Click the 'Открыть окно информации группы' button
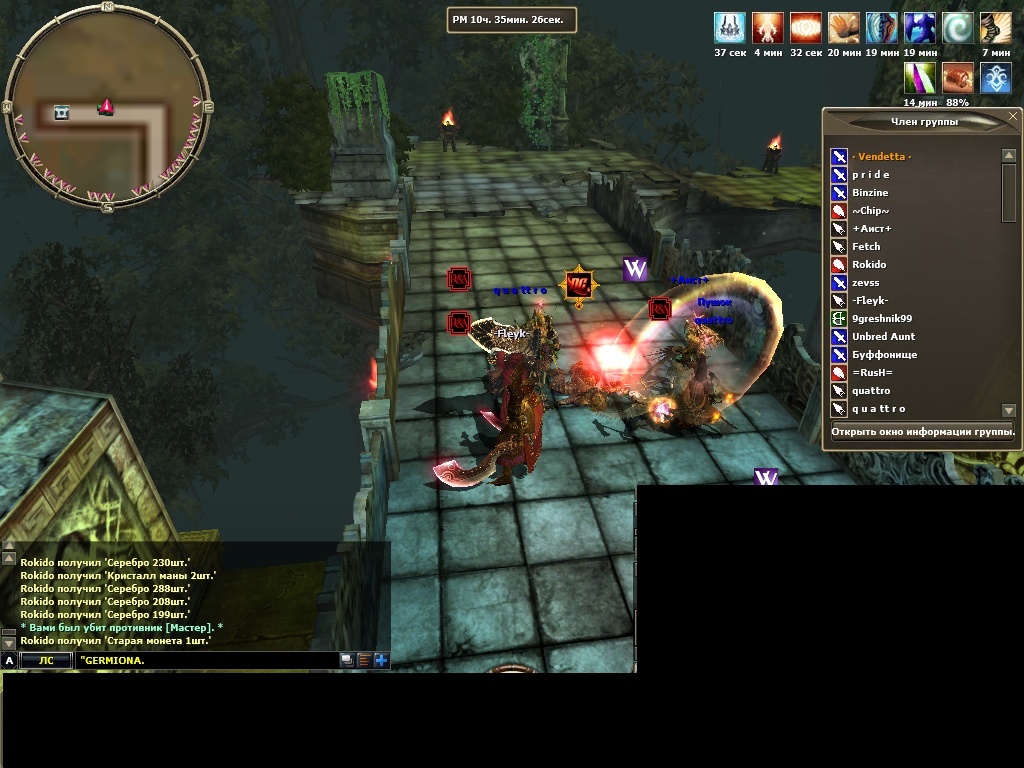Image resolution: width=1024 pixels, height=768 pixels. [922, 432]
